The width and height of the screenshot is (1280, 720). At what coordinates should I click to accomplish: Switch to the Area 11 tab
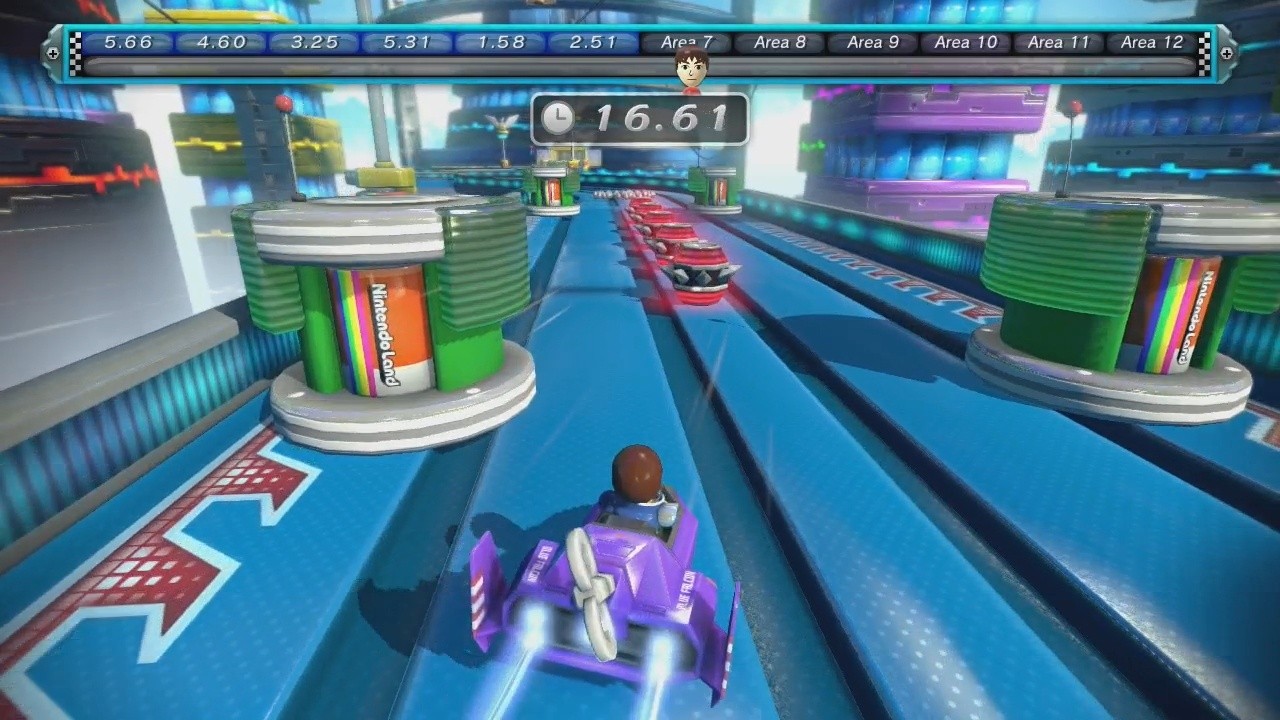[1057, 42]
